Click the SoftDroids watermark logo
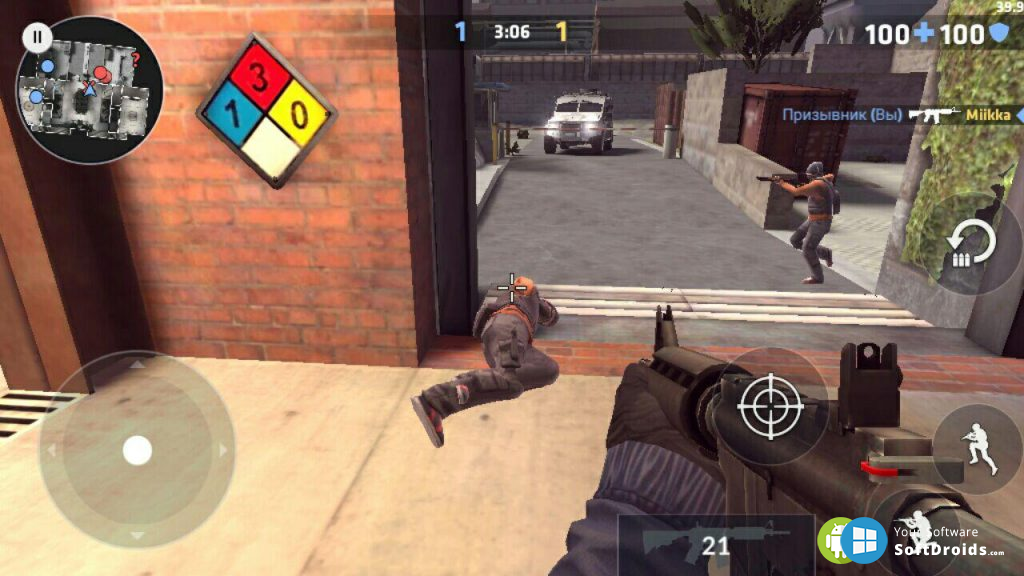Screen dimensions: 1024x576 (863, 540)
